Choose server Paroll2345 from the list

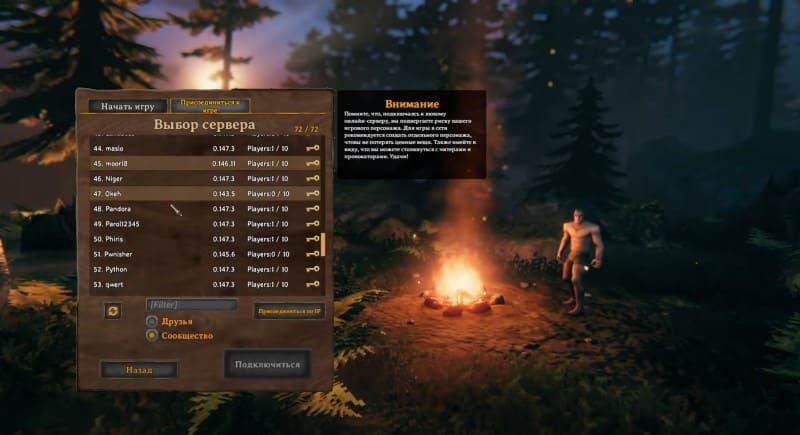tap(200, 224)
